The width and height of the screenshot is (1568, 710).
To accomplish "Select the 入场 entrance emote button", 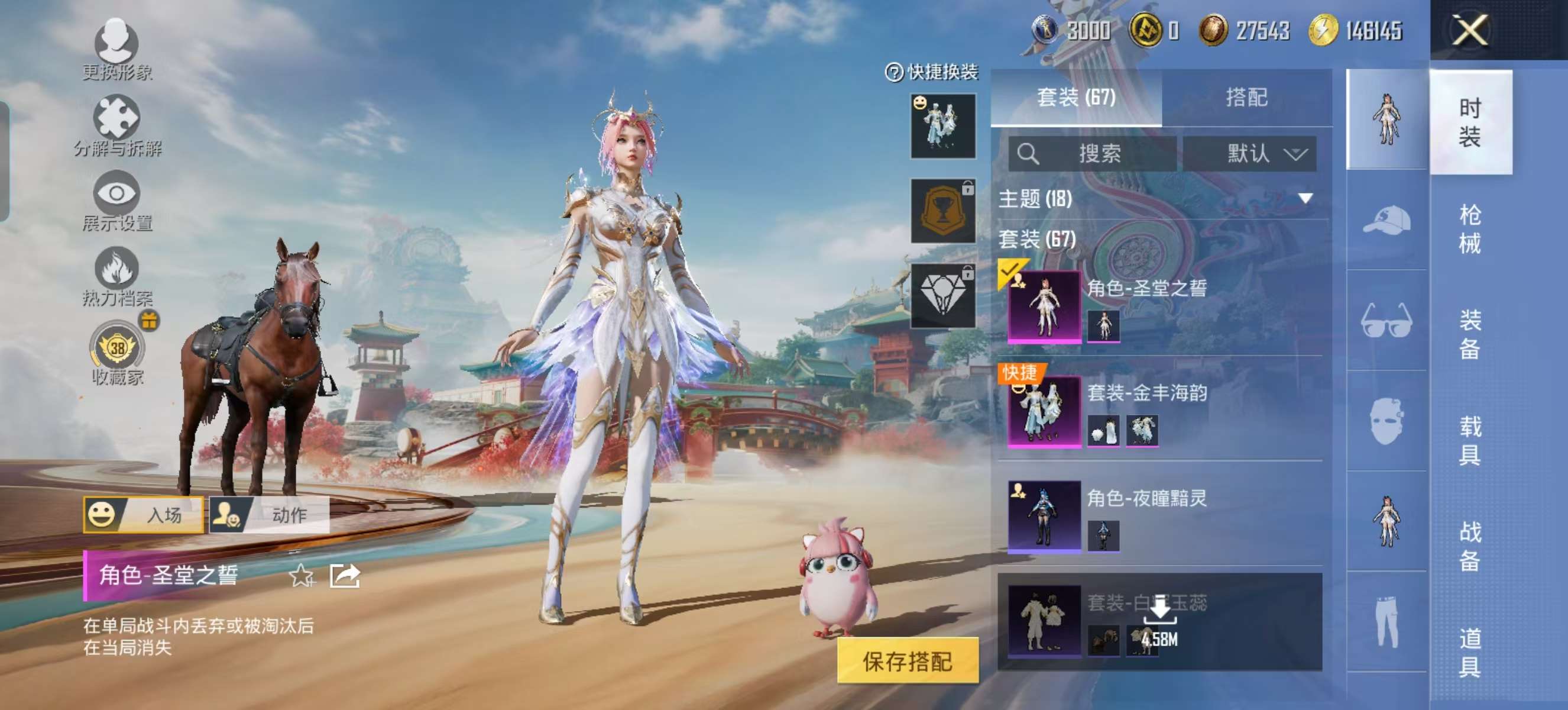I will click(x=144, y=515).
